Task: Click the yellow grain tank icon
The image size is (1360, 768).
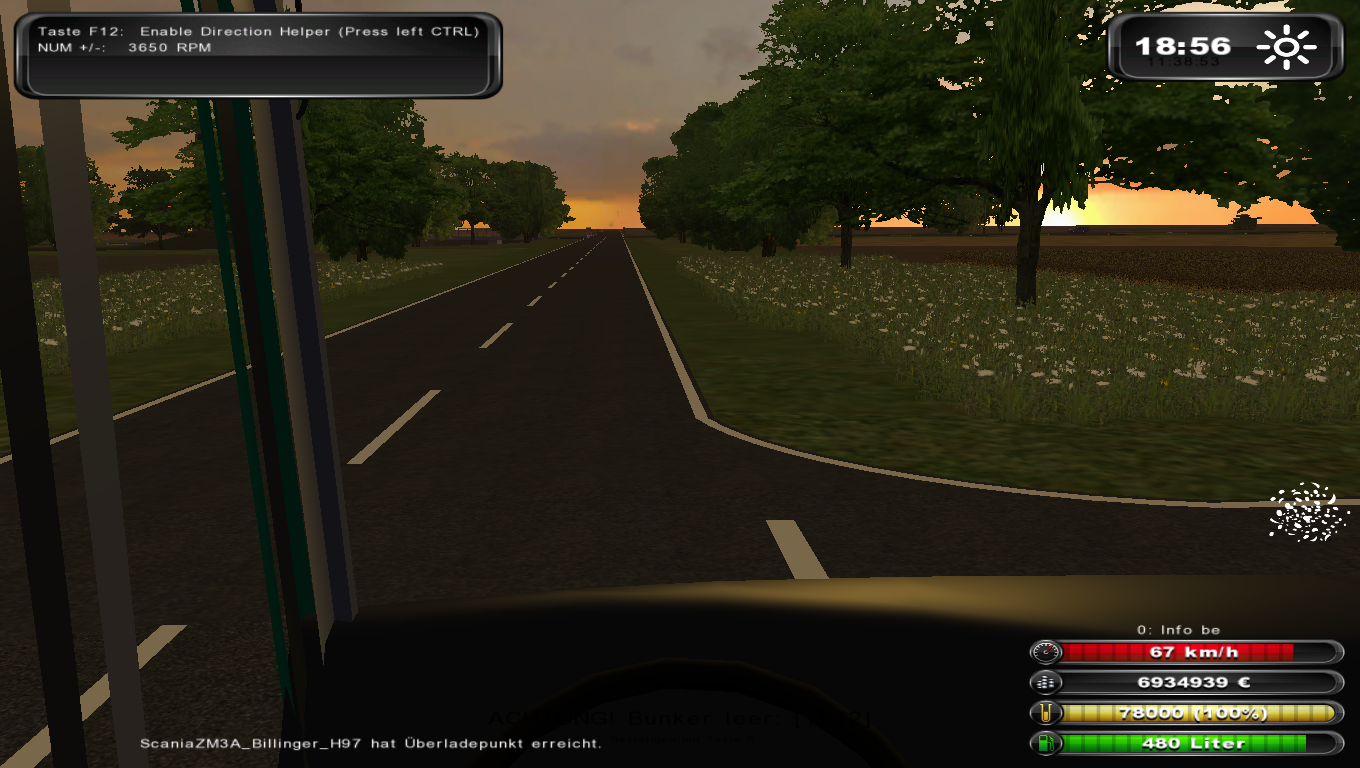Action: pos(1046,713)
